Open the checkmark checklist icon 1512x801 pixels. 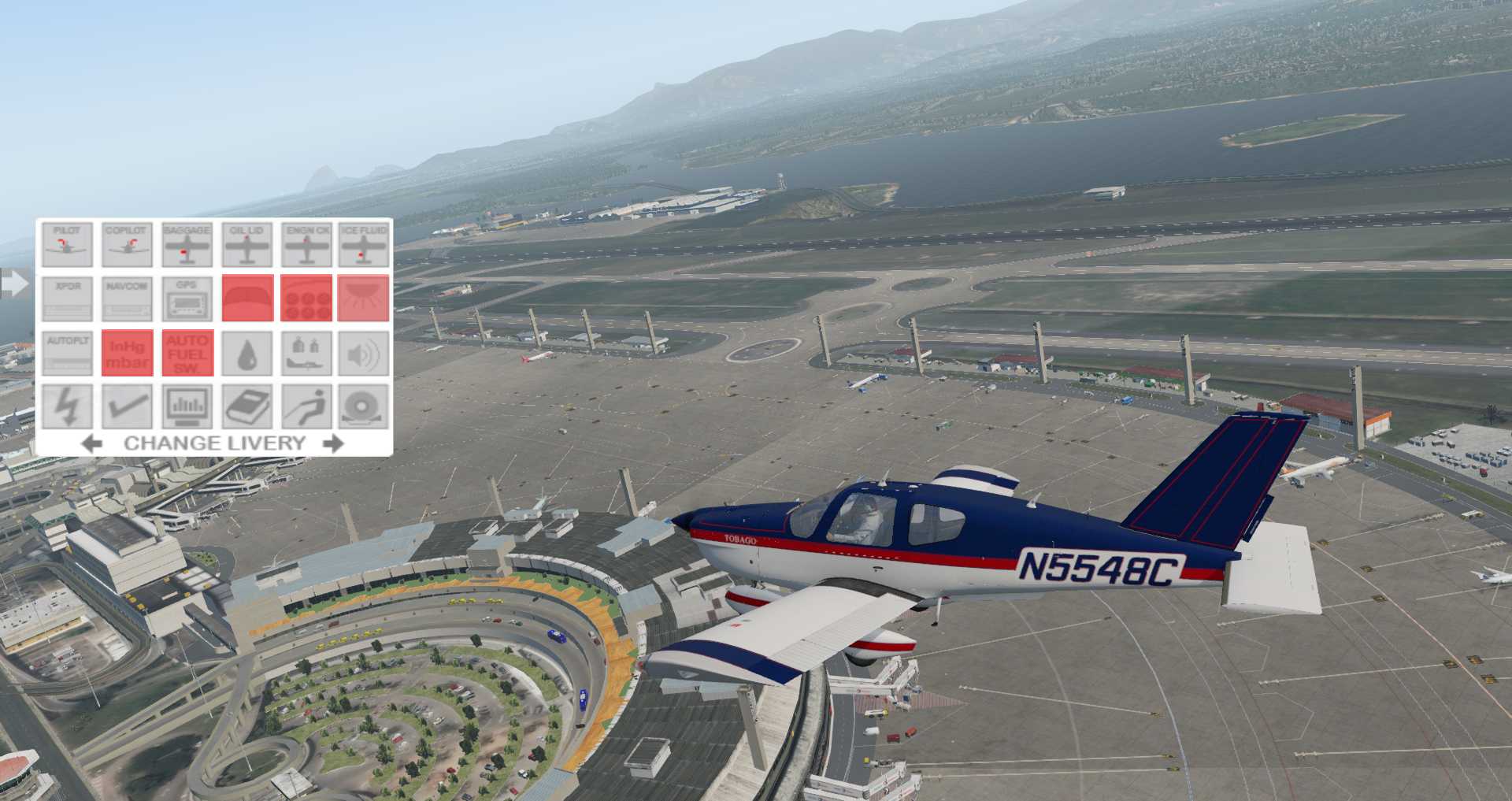point(127,406)
